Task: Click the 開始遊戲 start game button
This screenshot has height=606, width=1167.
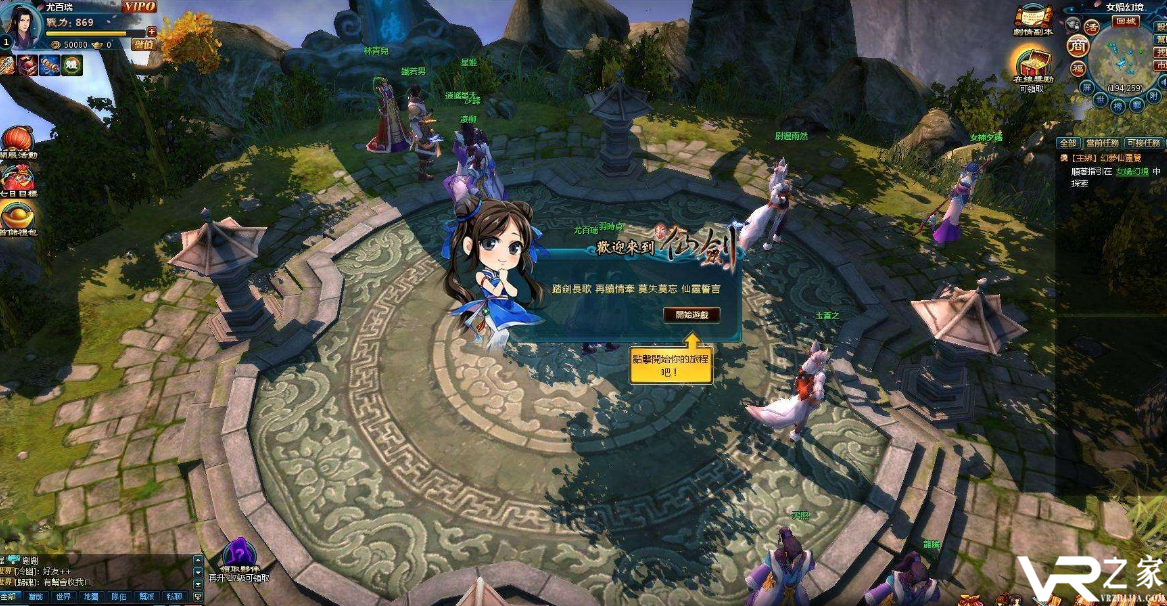Action: click(691, 314)
